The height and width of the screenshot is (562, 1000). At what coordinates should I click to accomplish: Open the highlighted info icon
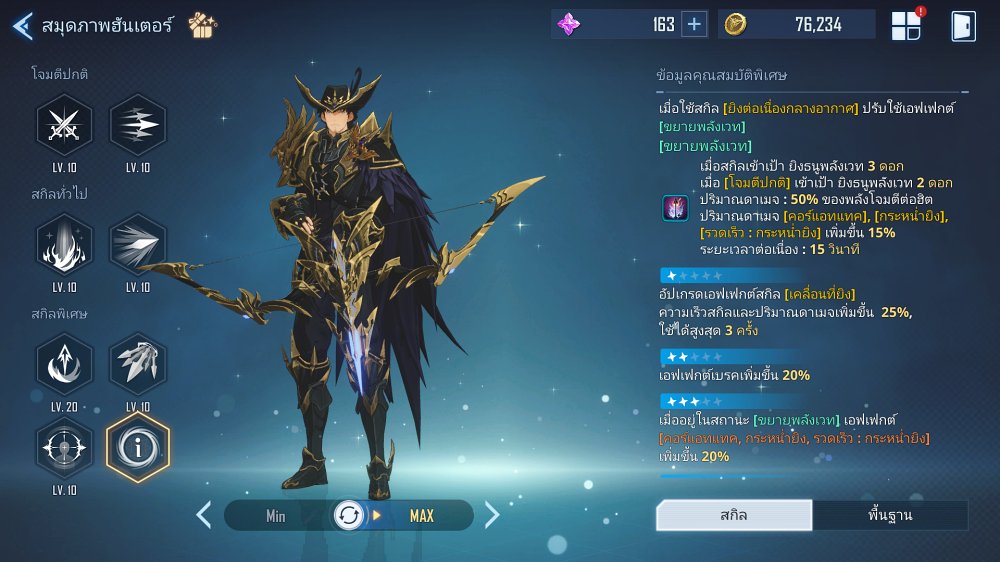click(x=138, y=447)
